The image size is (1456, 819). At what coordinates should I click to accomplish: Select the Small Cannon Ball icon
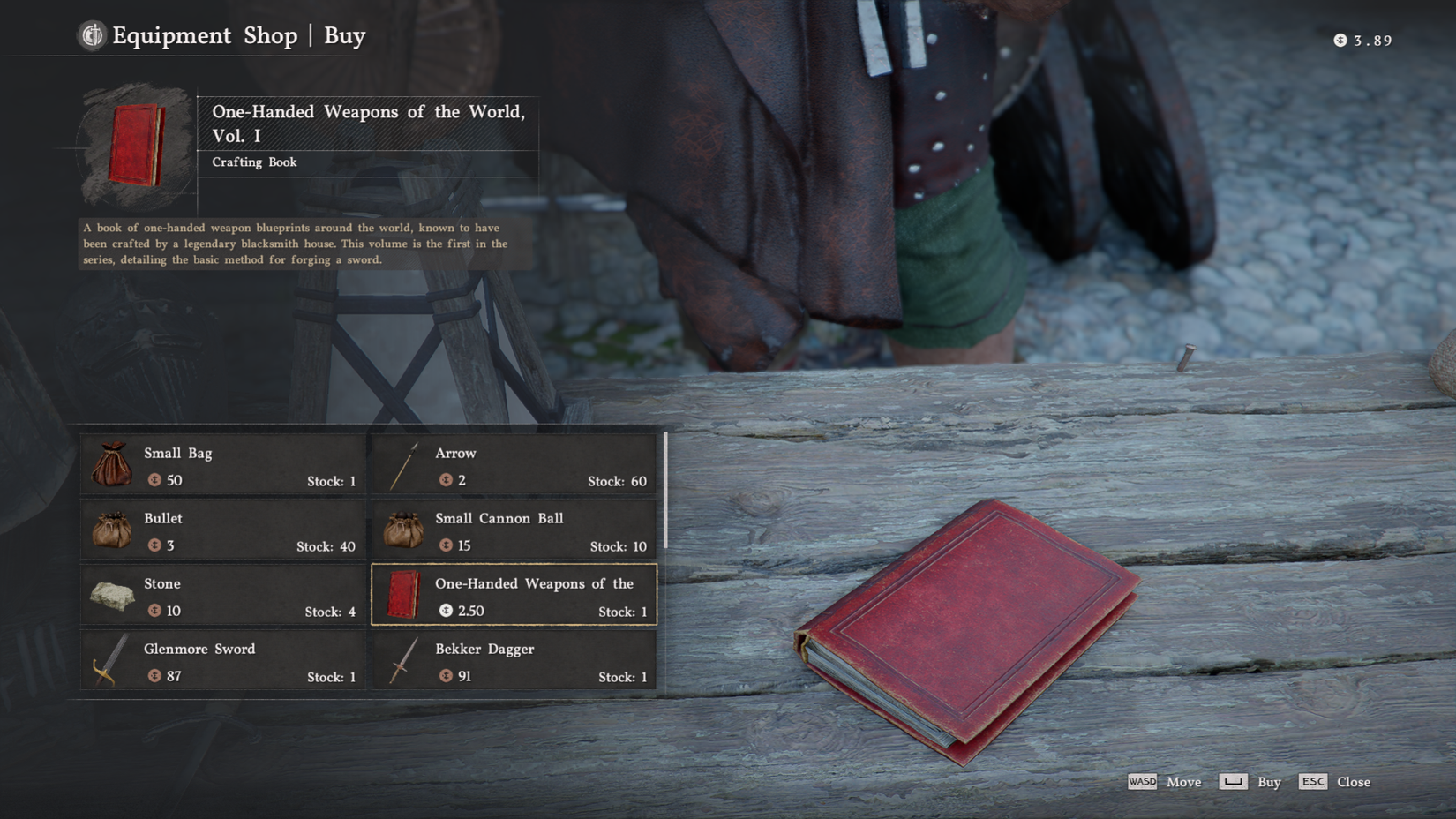pos(404,530)
